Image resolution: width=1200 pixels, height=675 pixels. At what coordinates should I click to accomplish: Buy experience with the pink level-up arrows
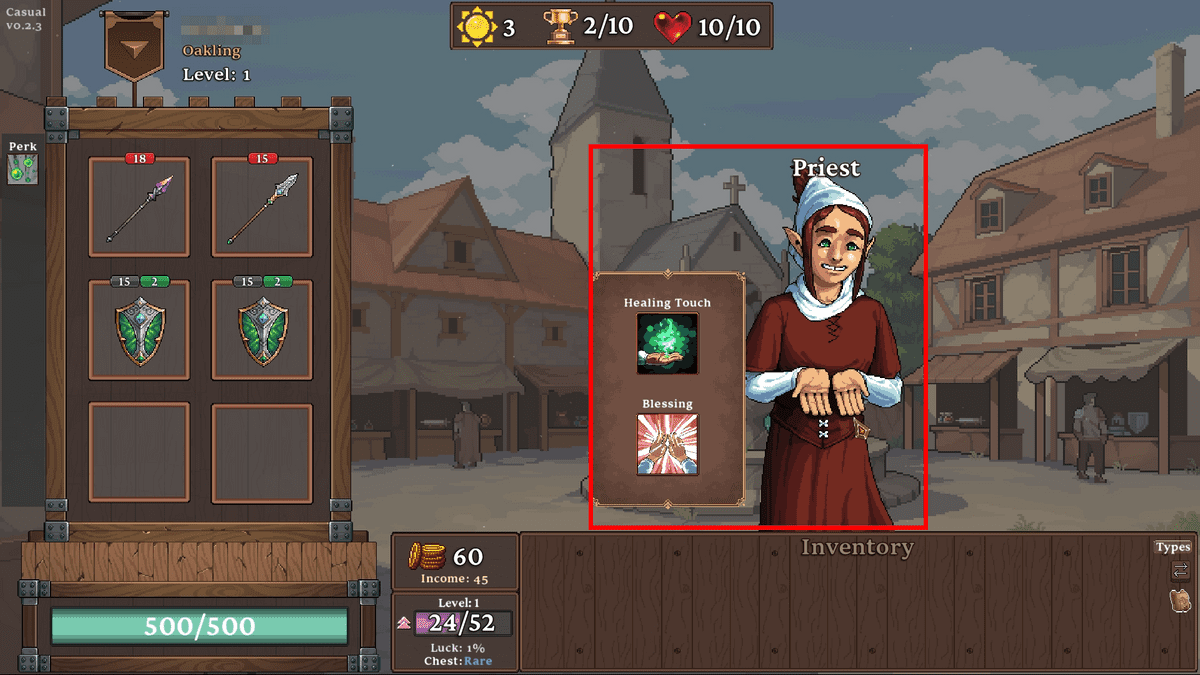coord(406,623)
